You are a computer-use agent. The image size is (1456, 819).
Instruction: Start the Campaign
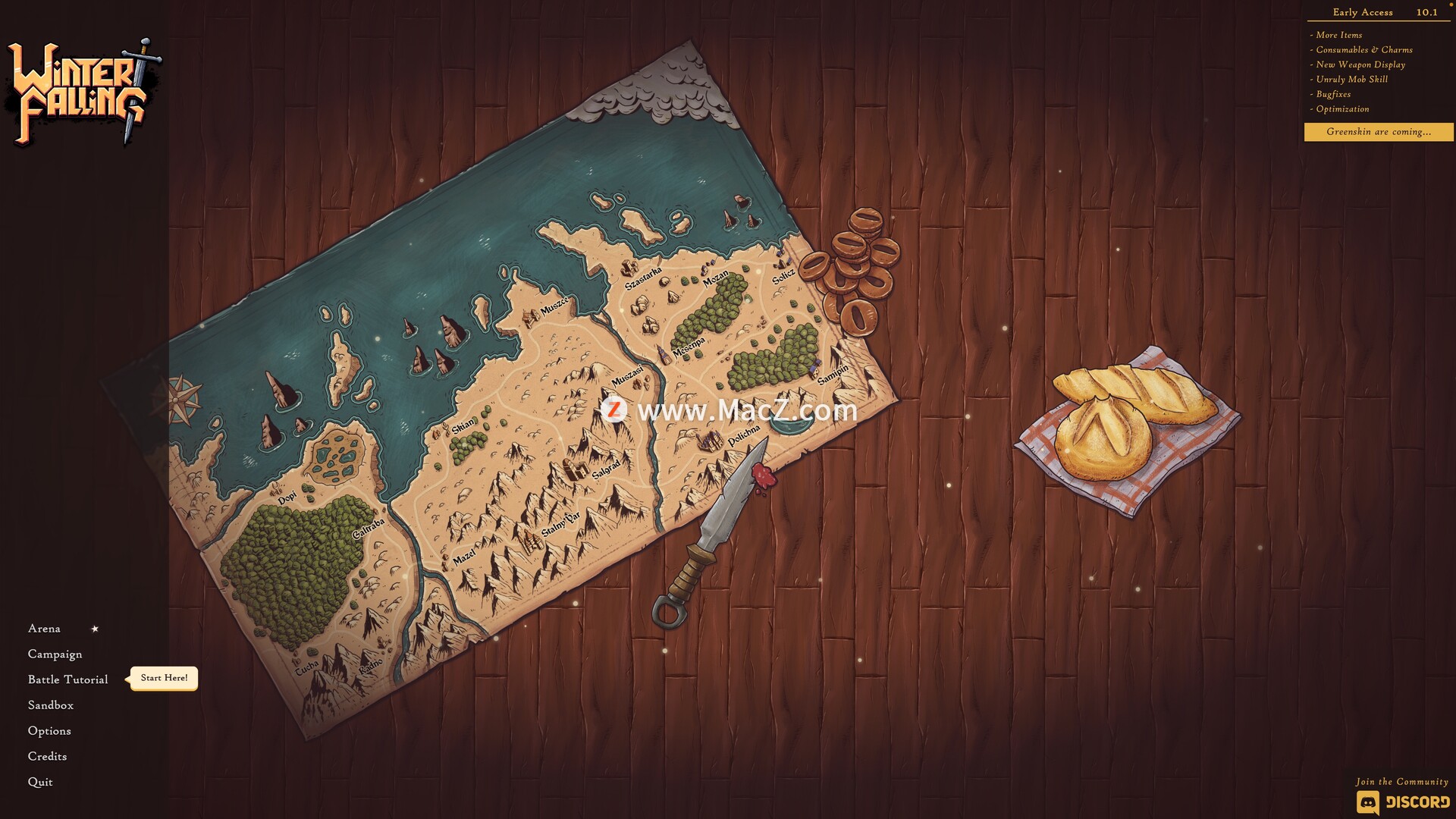click(55, 654)
